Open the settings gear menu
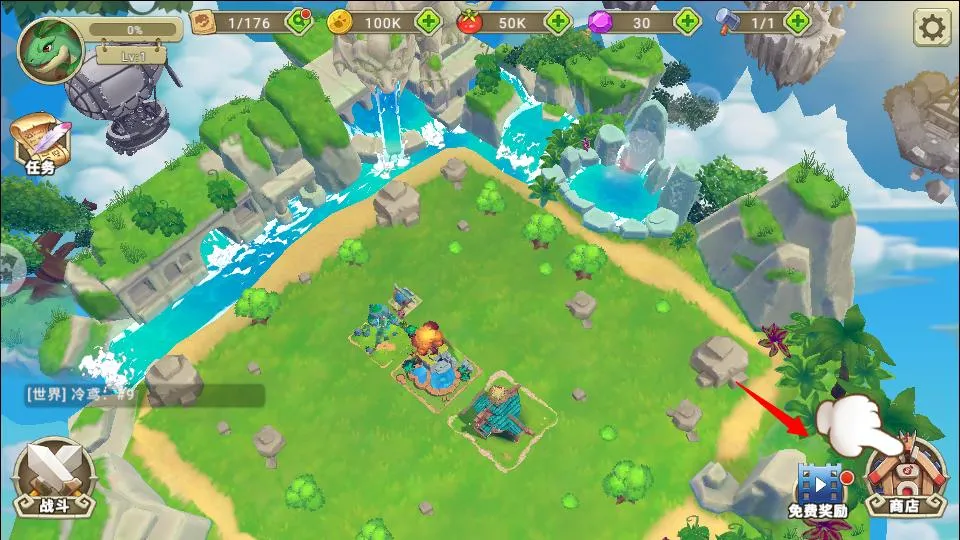Screen dimensions: 960x540 (931, 28)
